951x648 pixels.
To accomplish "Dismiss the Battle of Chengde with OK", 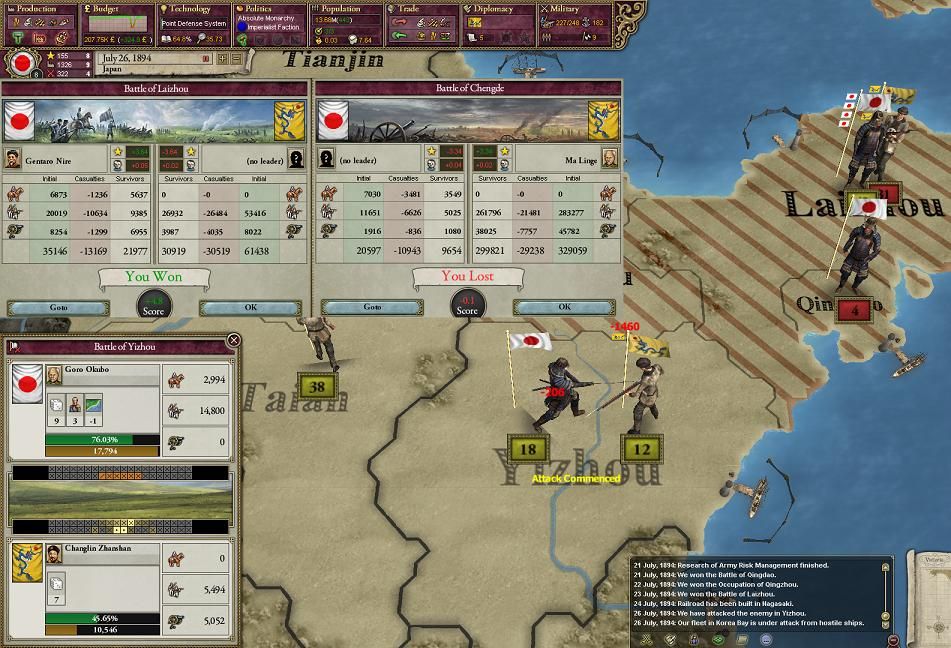I will pyautogui.click(x=565, y=307).
